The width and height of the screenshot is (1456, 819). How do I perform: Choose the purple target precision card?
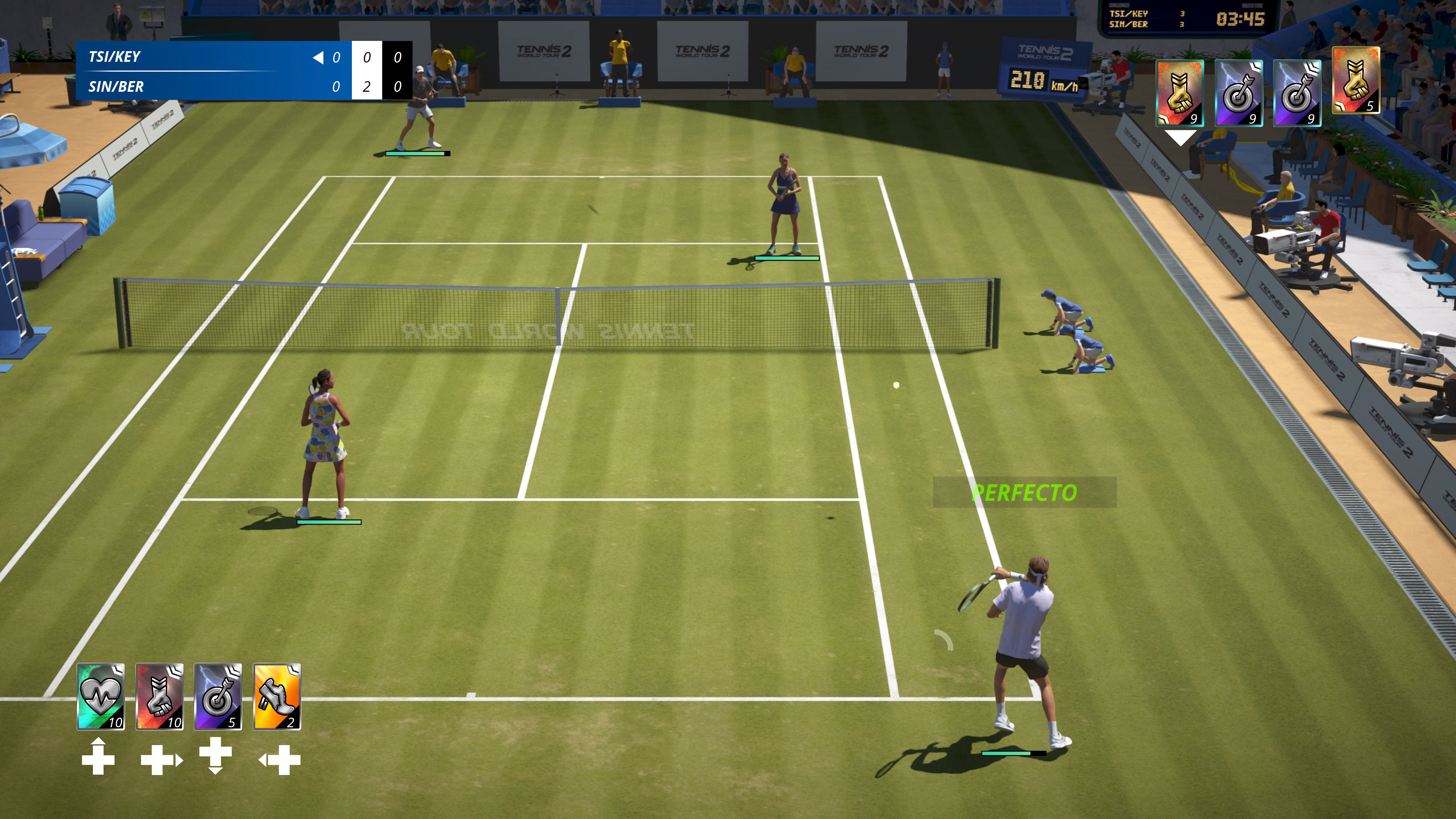(218, 696)
